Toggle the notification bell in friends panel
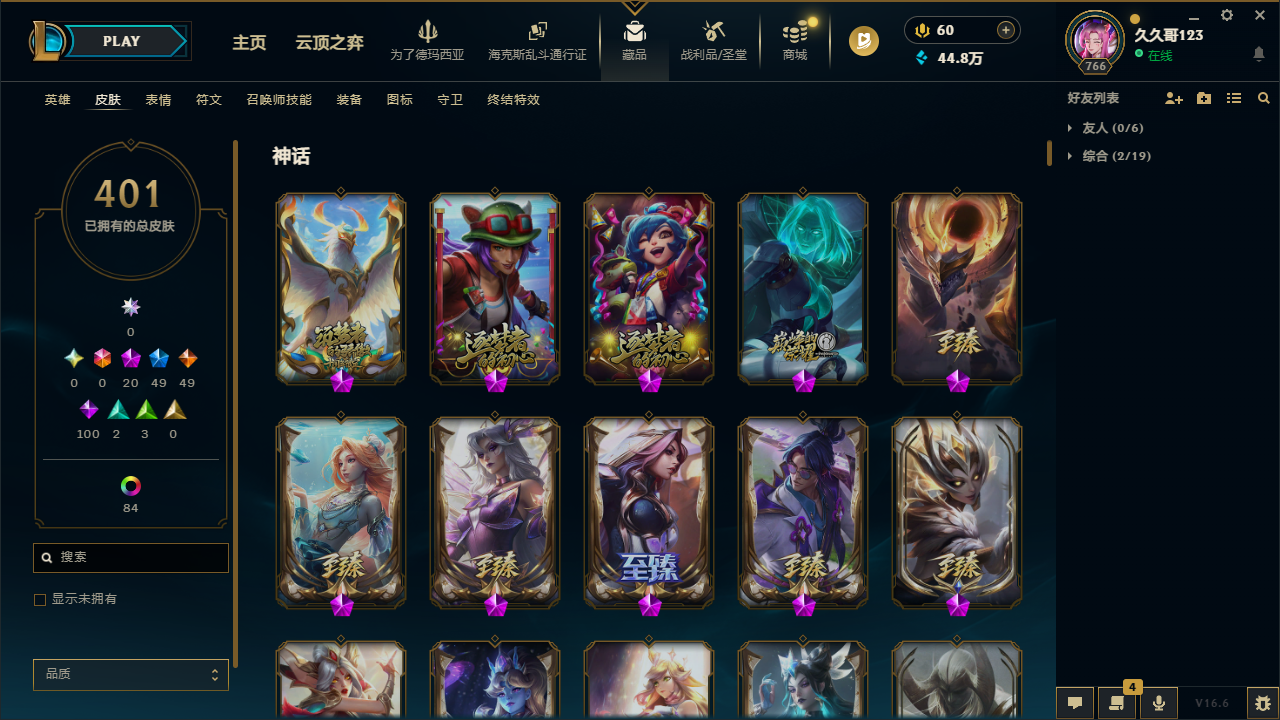Viewport: 1280px width, 720px height. coord(1259,55)
